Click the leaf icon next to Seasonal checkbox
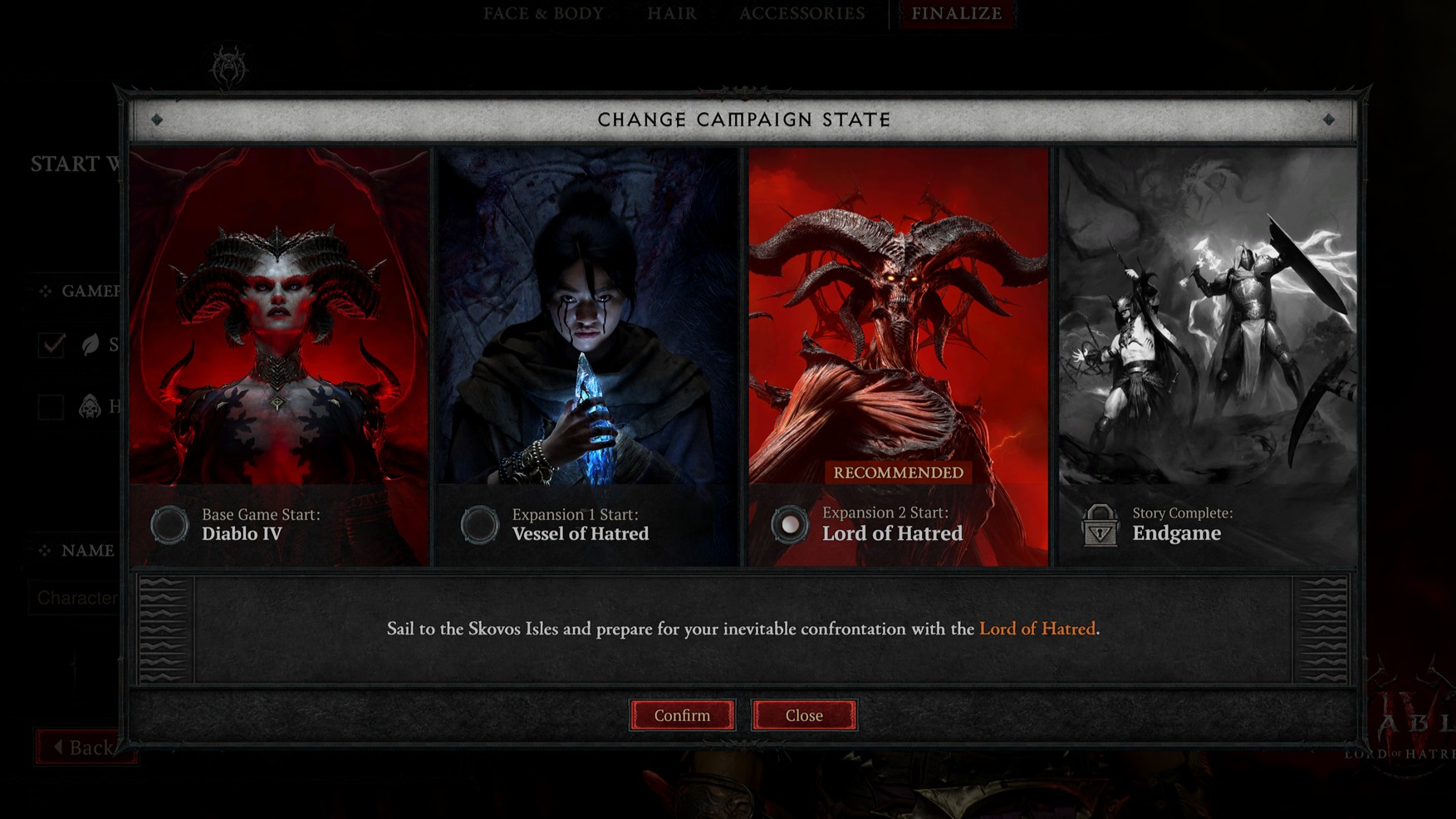Viewport: 1456px width, 819px height. pyautogui.click(x=90, y=346)
